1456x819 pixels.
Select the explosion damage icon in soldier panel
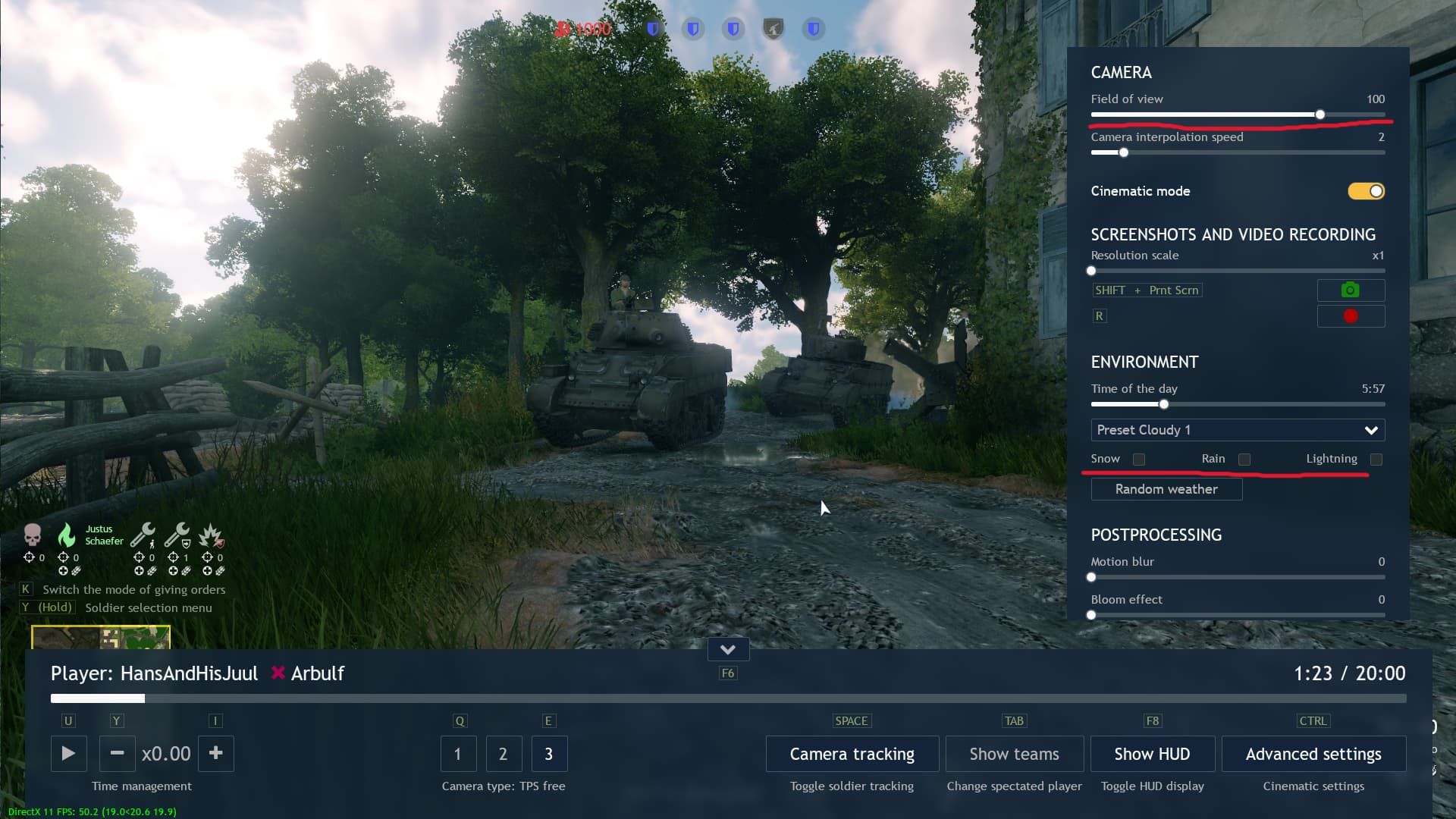click(x=212, y=537)
